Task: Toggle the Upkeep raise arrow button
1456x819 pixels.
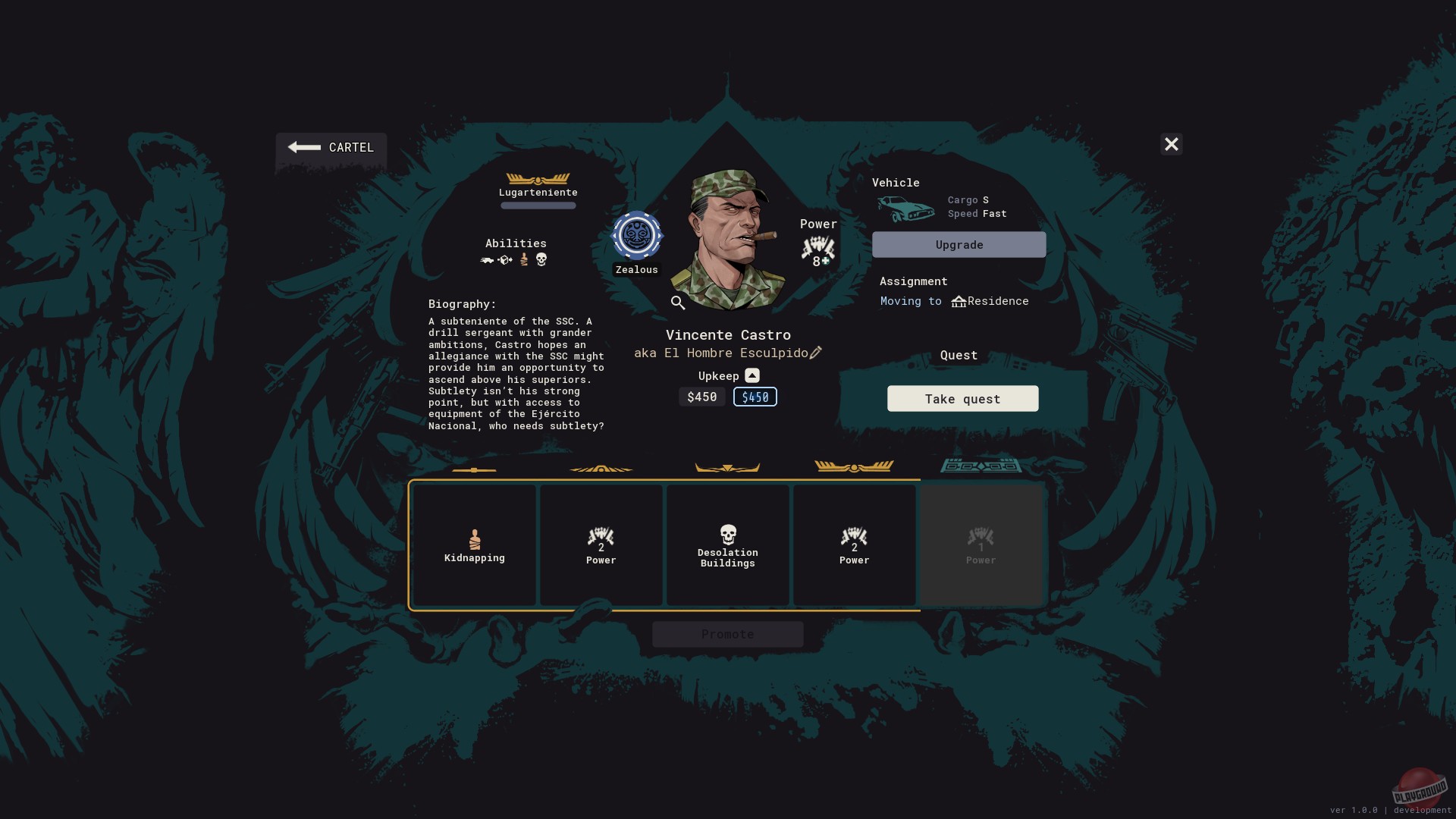Action: click(752, 375)
